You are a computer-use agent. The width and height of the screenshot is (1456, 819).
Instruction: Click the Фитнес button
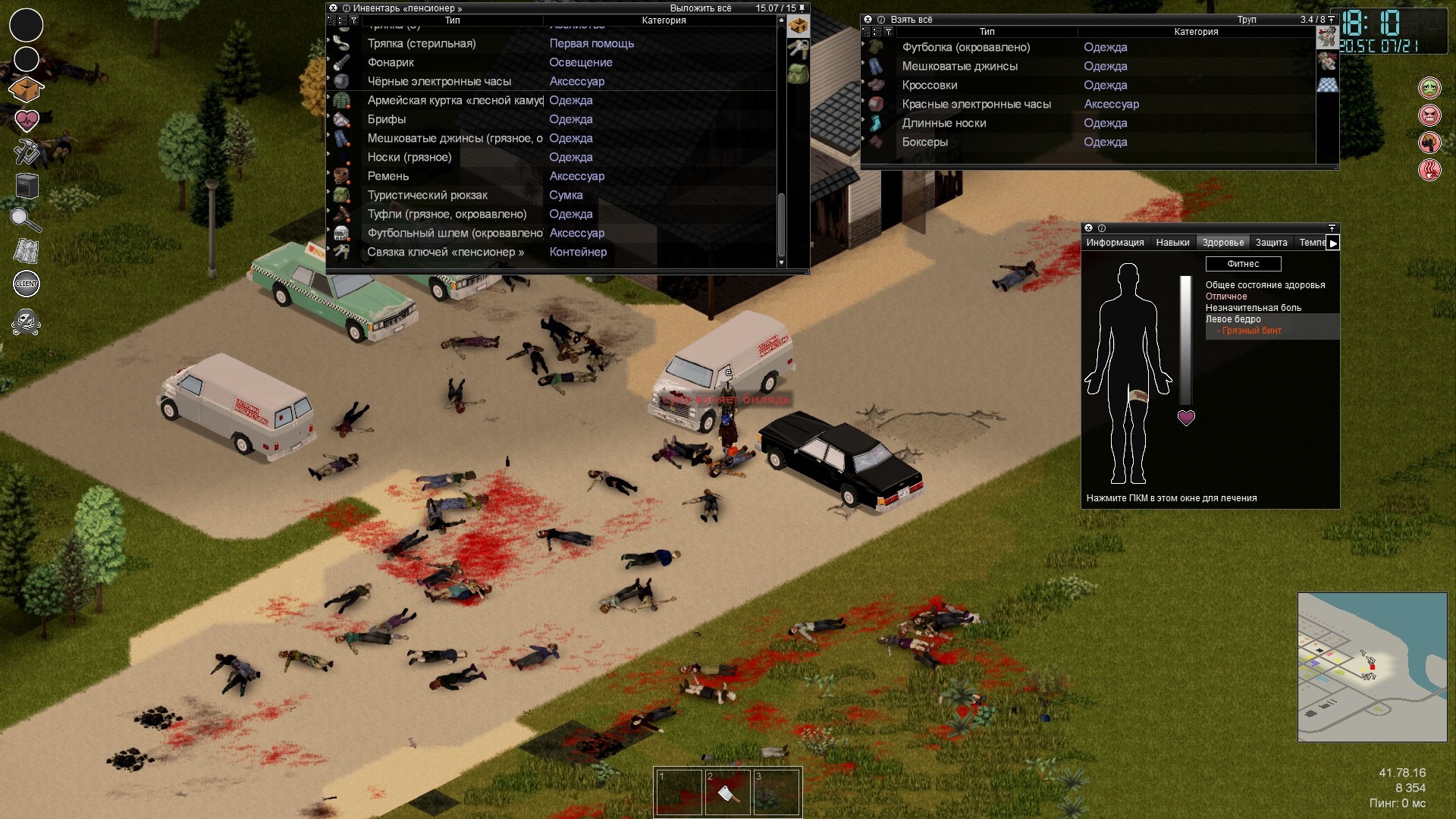tap(1243, 264)
